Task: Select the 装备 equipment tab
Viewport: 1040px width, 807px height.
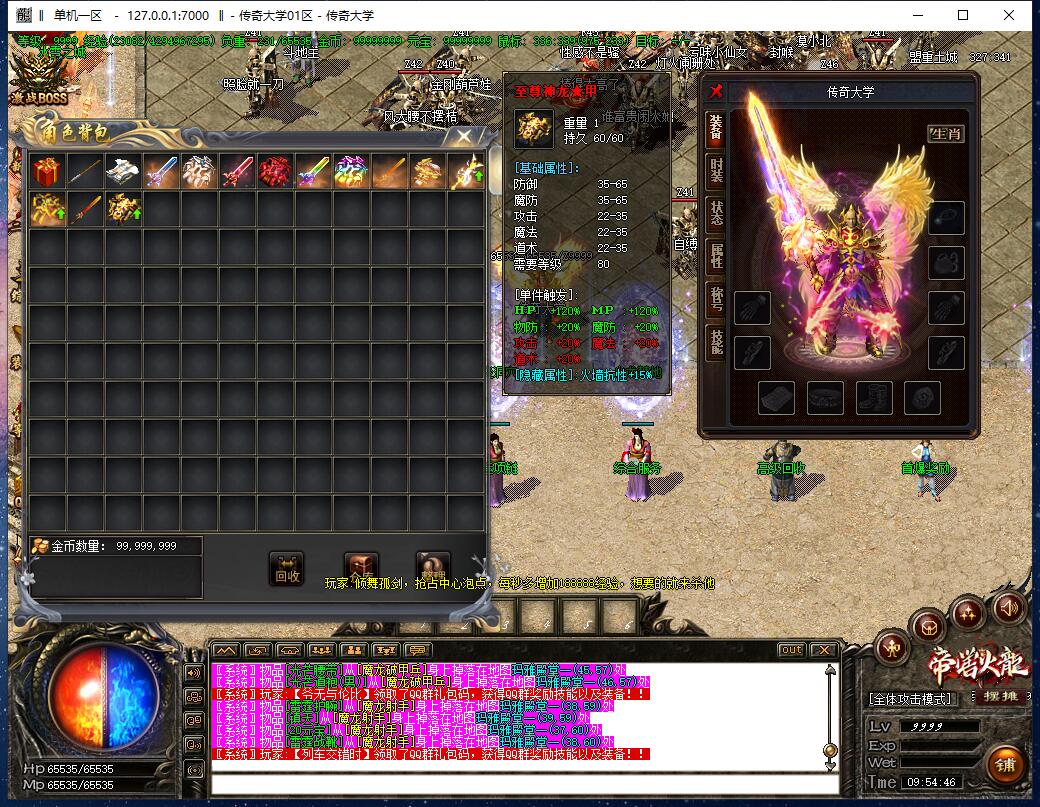Action: click(x=716, y=126)
